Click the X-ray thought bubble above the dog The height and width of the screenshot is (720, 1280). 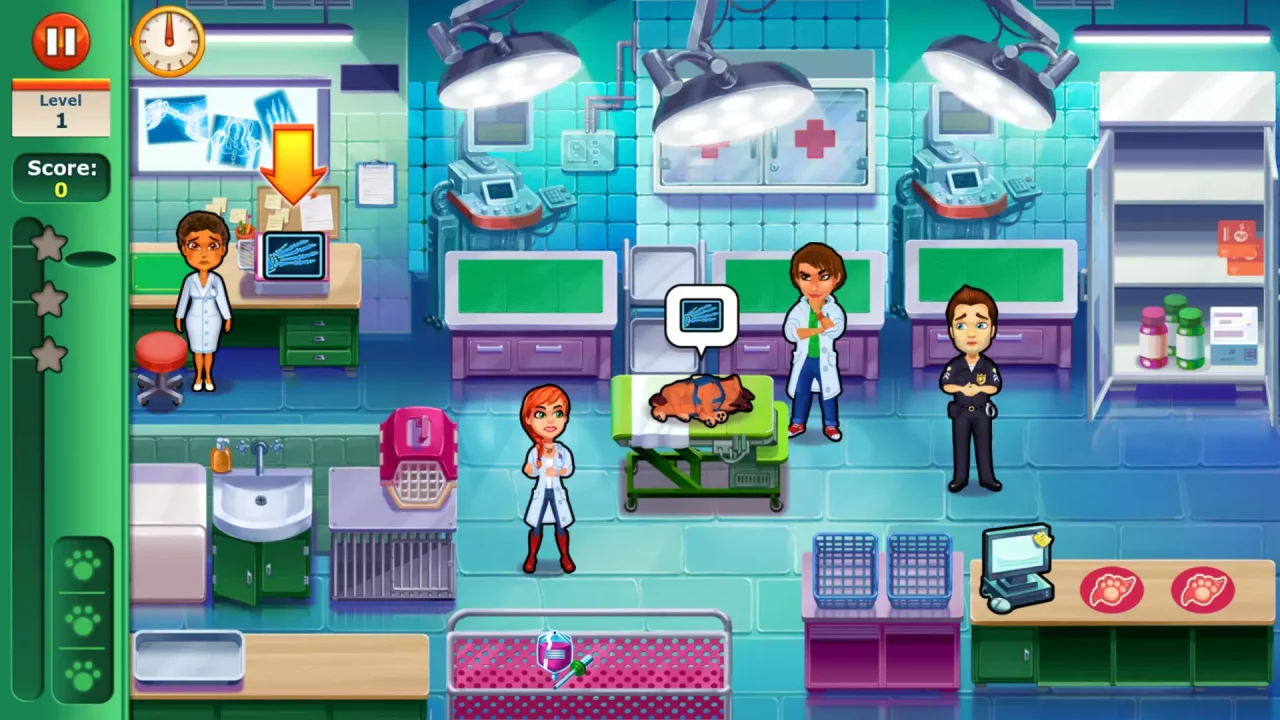[703, 316]
